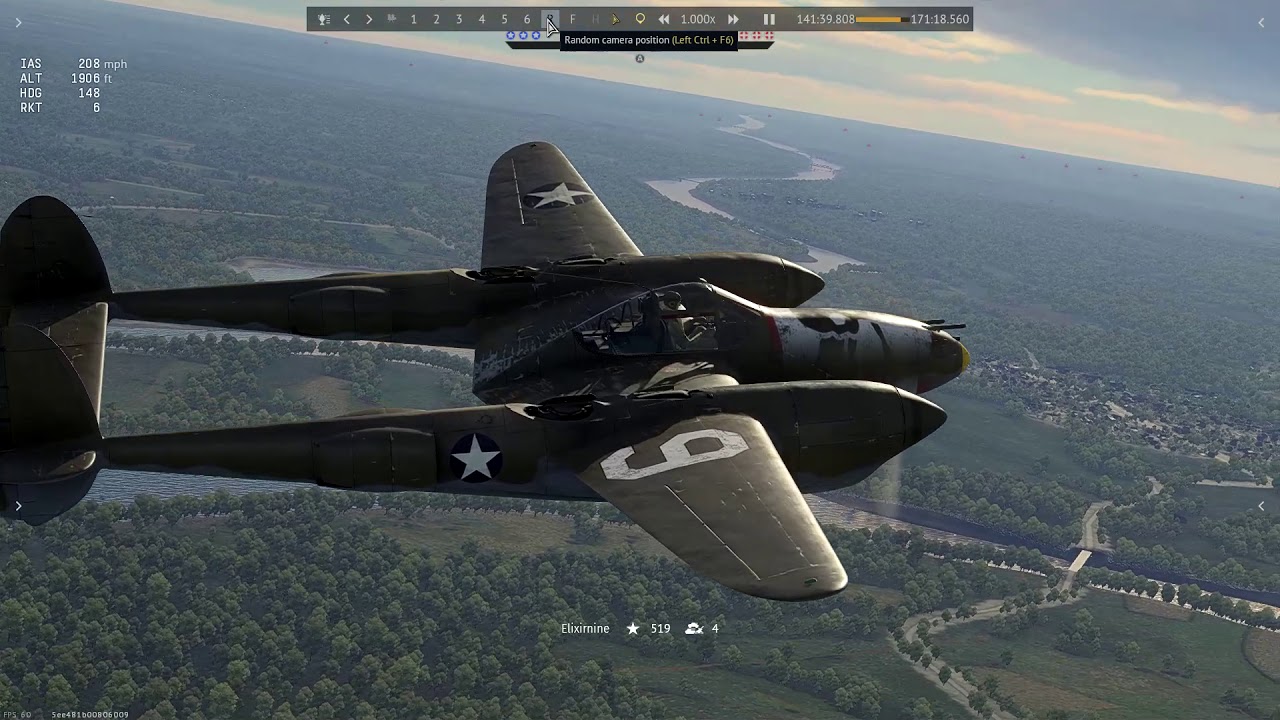This screenshot has width=1280, height=720.
Task: Switch to camera preset 5
Action: tap(504, 19)
